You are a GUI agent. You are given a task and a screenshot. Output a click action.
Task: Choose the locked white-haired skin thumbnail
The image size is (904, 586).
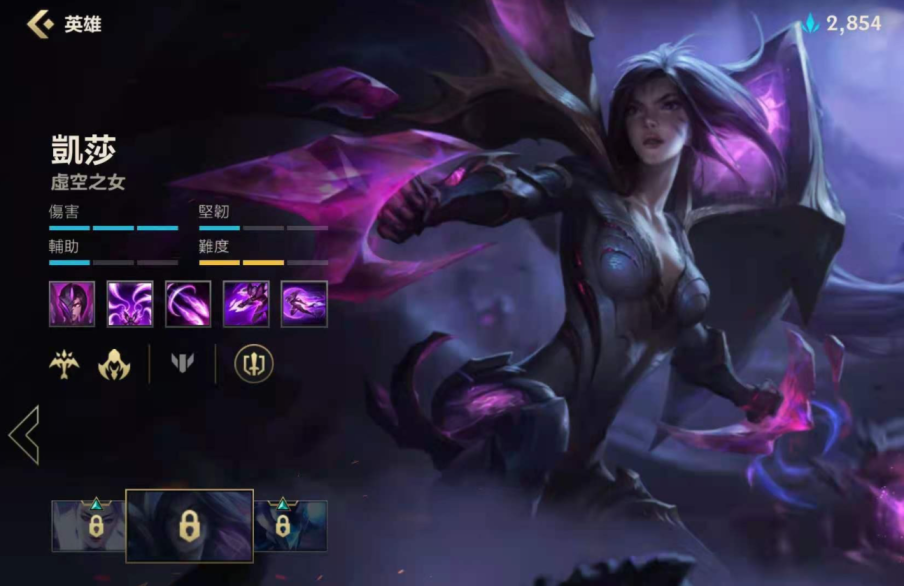pos(88,526)
